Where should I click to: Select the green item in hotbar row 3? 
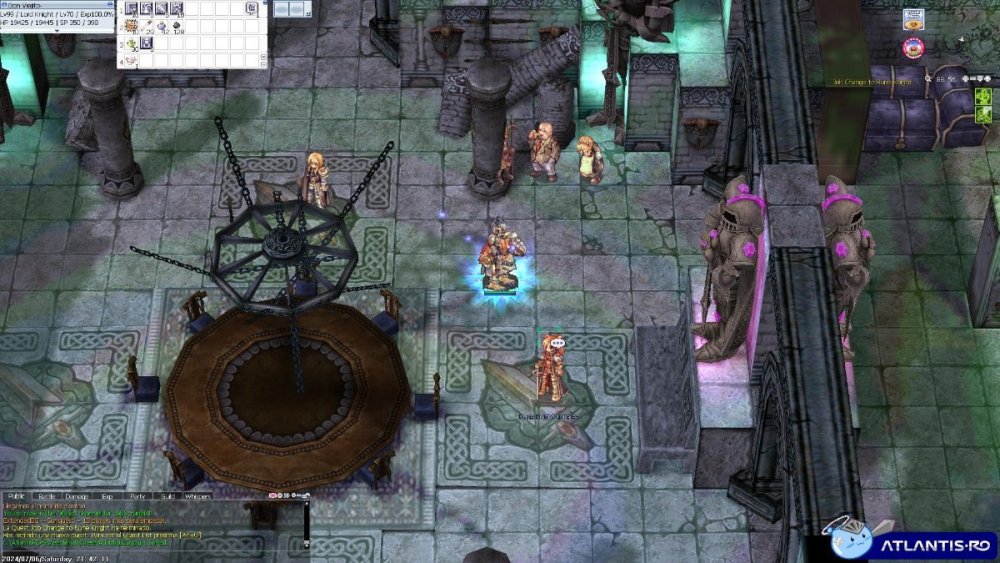coord(131,43)
